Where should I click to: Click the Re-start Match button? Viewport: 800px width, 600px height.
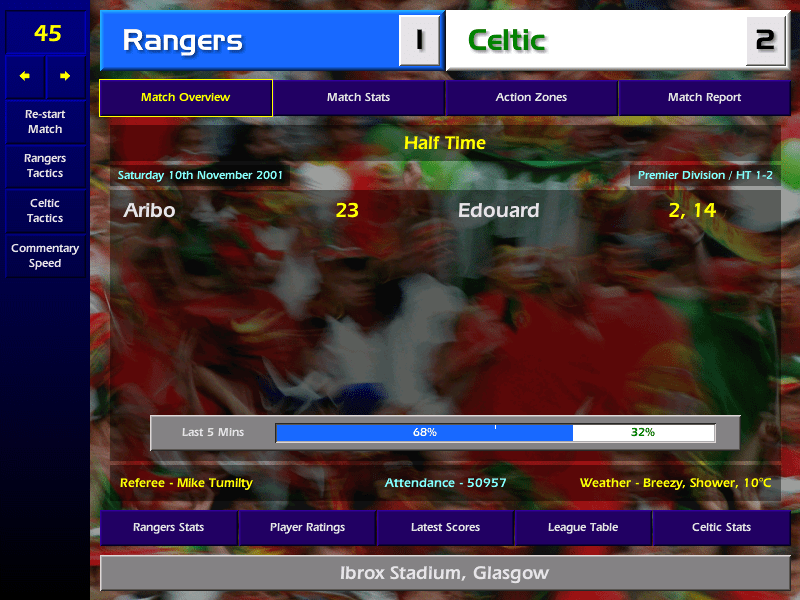(x=45, y=122)
